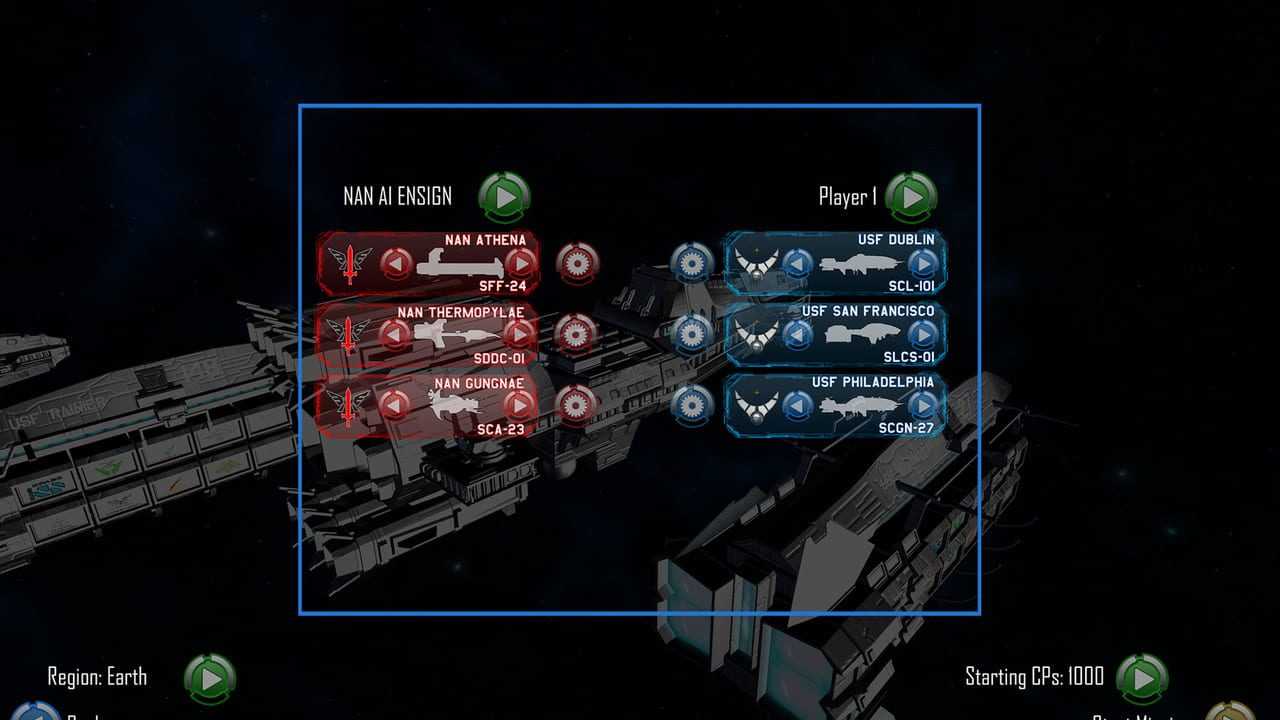Screen dimensions: 1280x720
Task: Cycle USF San Francisco to next ship
Action: (x=921, y=334)
